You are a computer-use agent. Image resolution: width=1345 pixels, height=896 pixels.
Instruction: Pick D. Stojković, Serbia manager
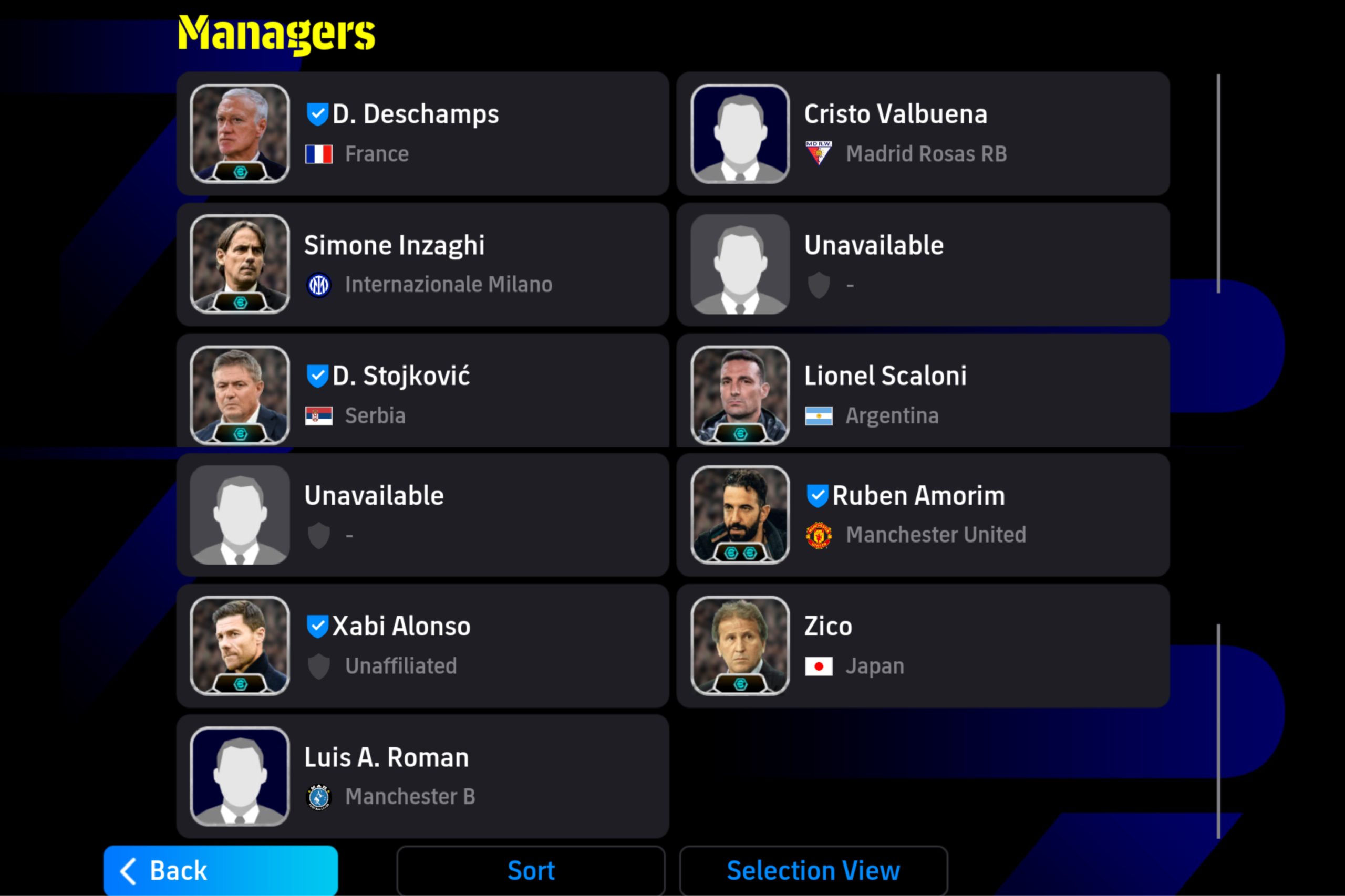(x=423, y=395)
